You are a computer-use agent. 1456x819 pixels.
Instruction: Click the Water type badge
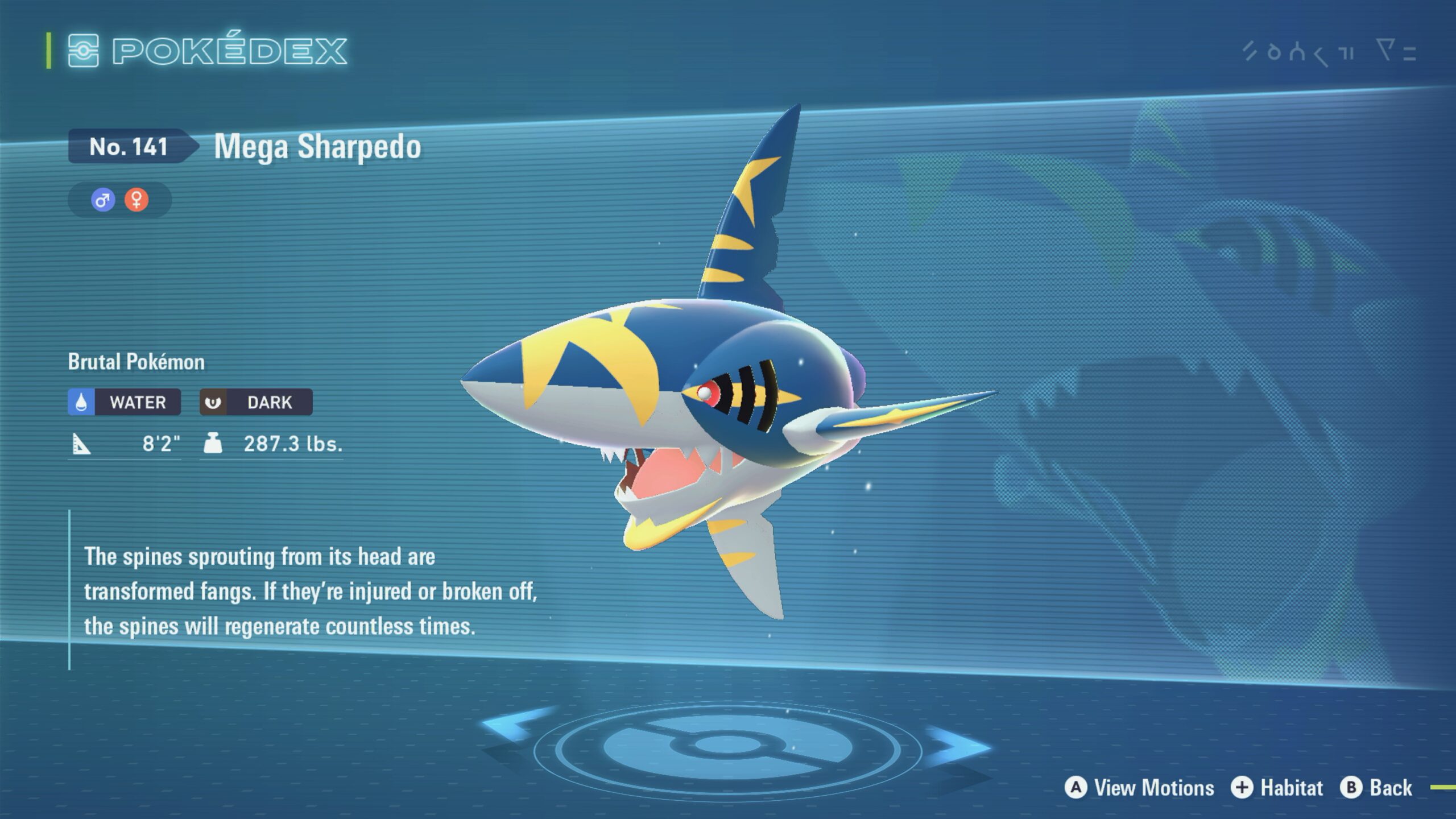coord(125,402)
